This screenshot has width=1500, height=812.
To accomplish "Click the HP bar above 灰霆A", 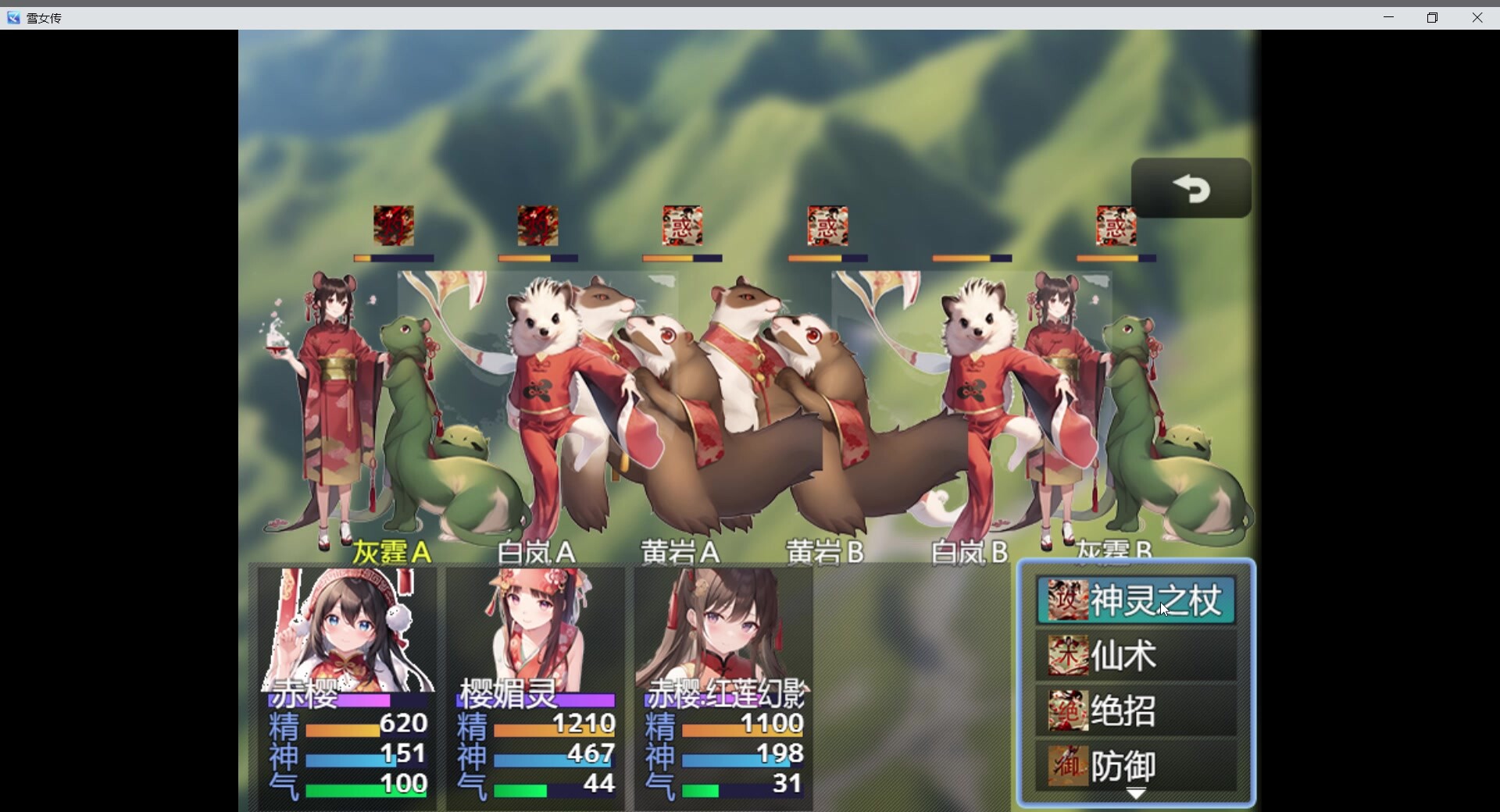I will (392, 258).
